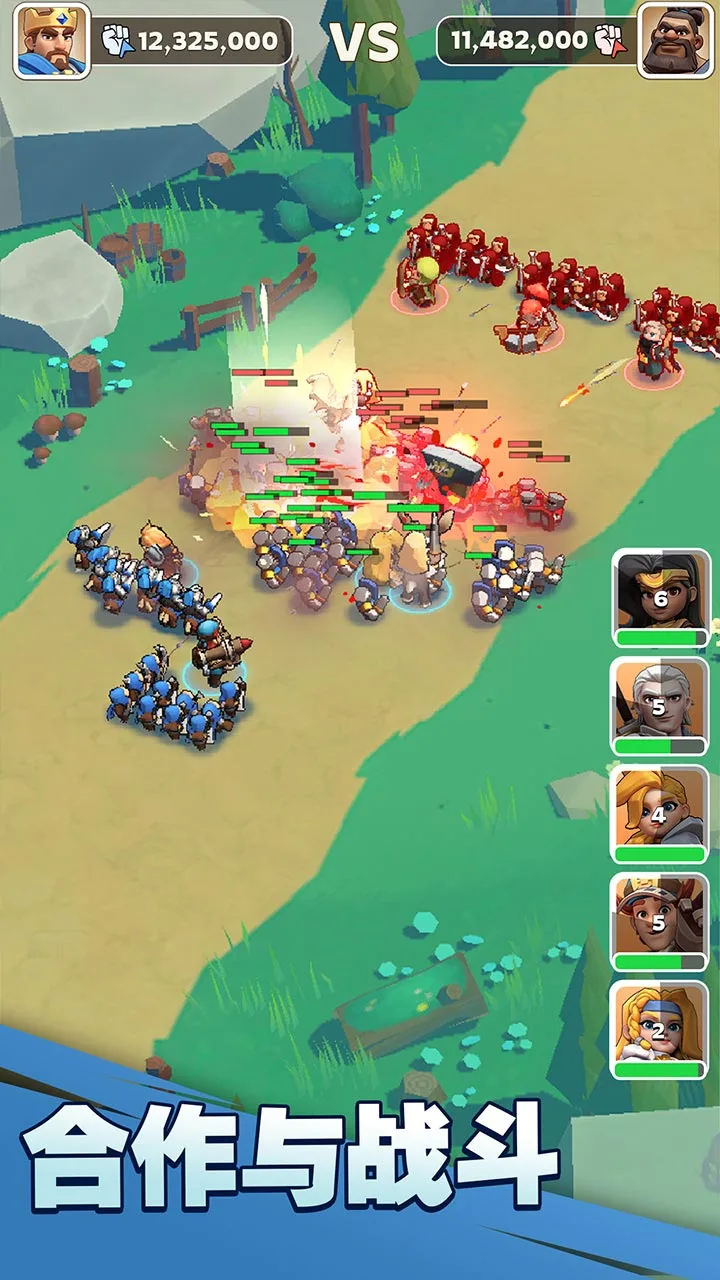The height and width of the screenshot is (1280, 720).
Task: Choose the blonde ponytail hero portrait
Action: click(660, 813)
